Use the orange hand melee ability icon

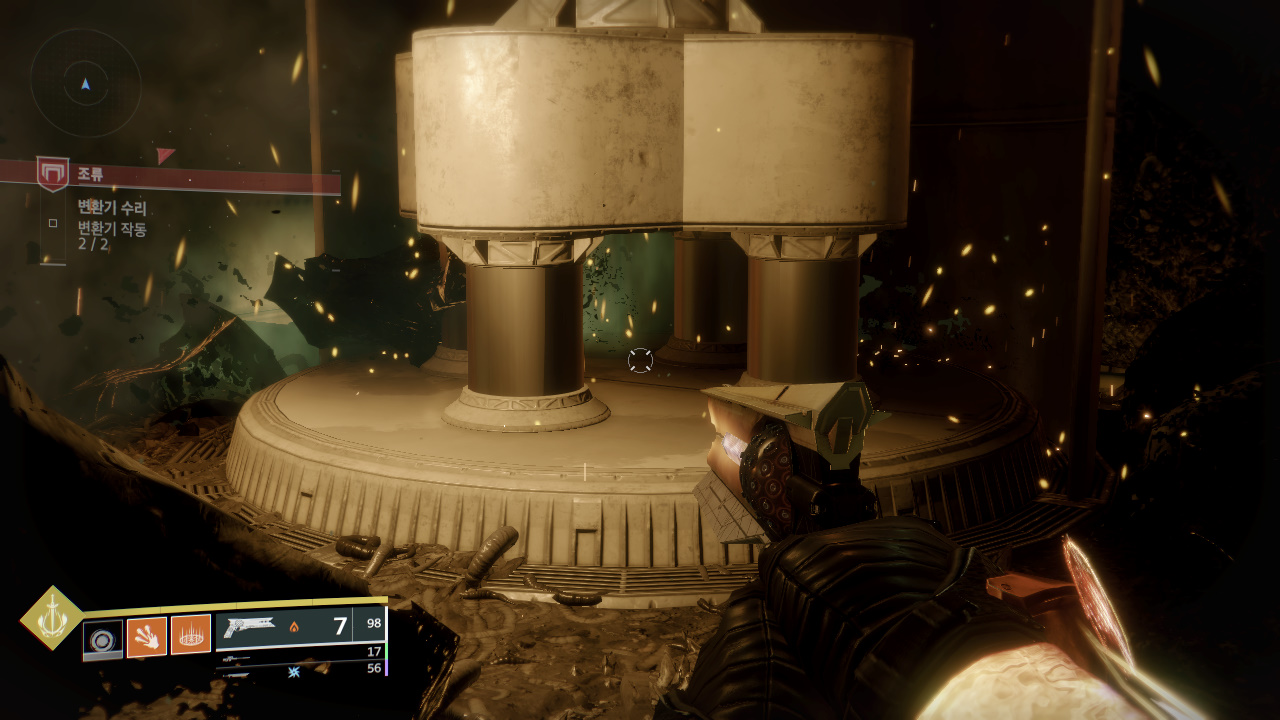[147, 636]
